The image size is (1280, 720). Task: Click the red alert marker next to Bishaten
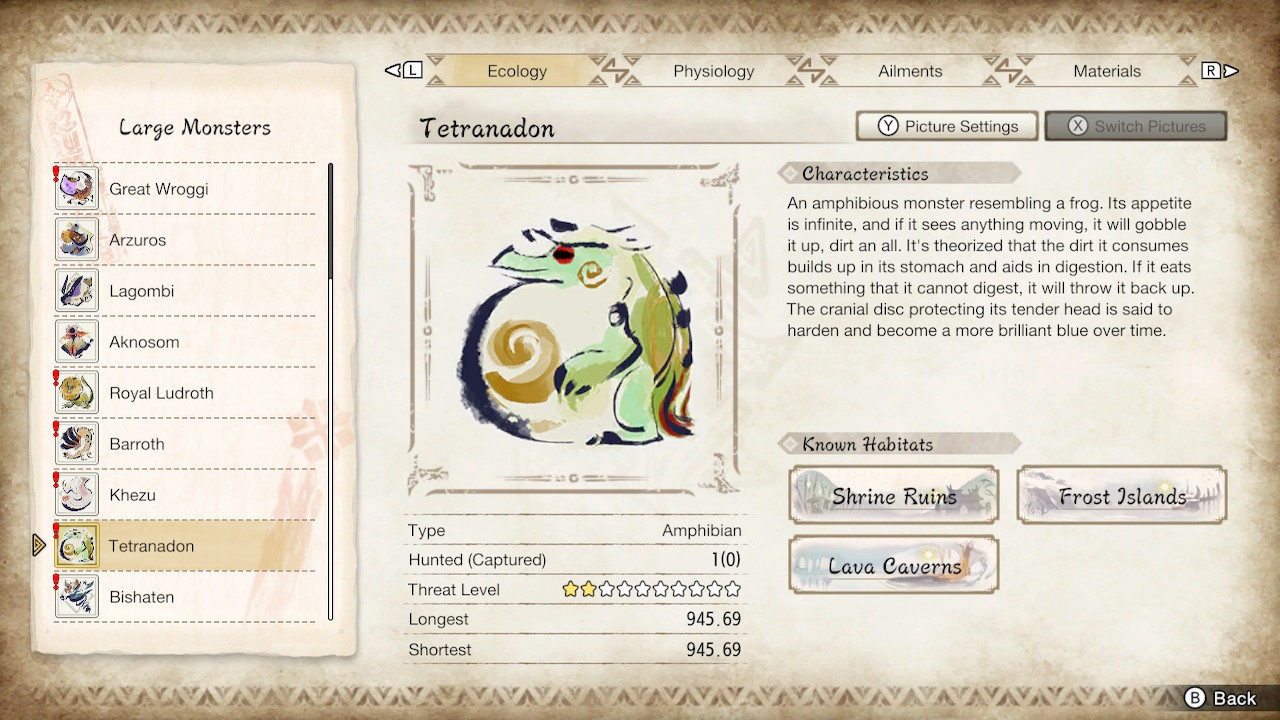[56, 583]
